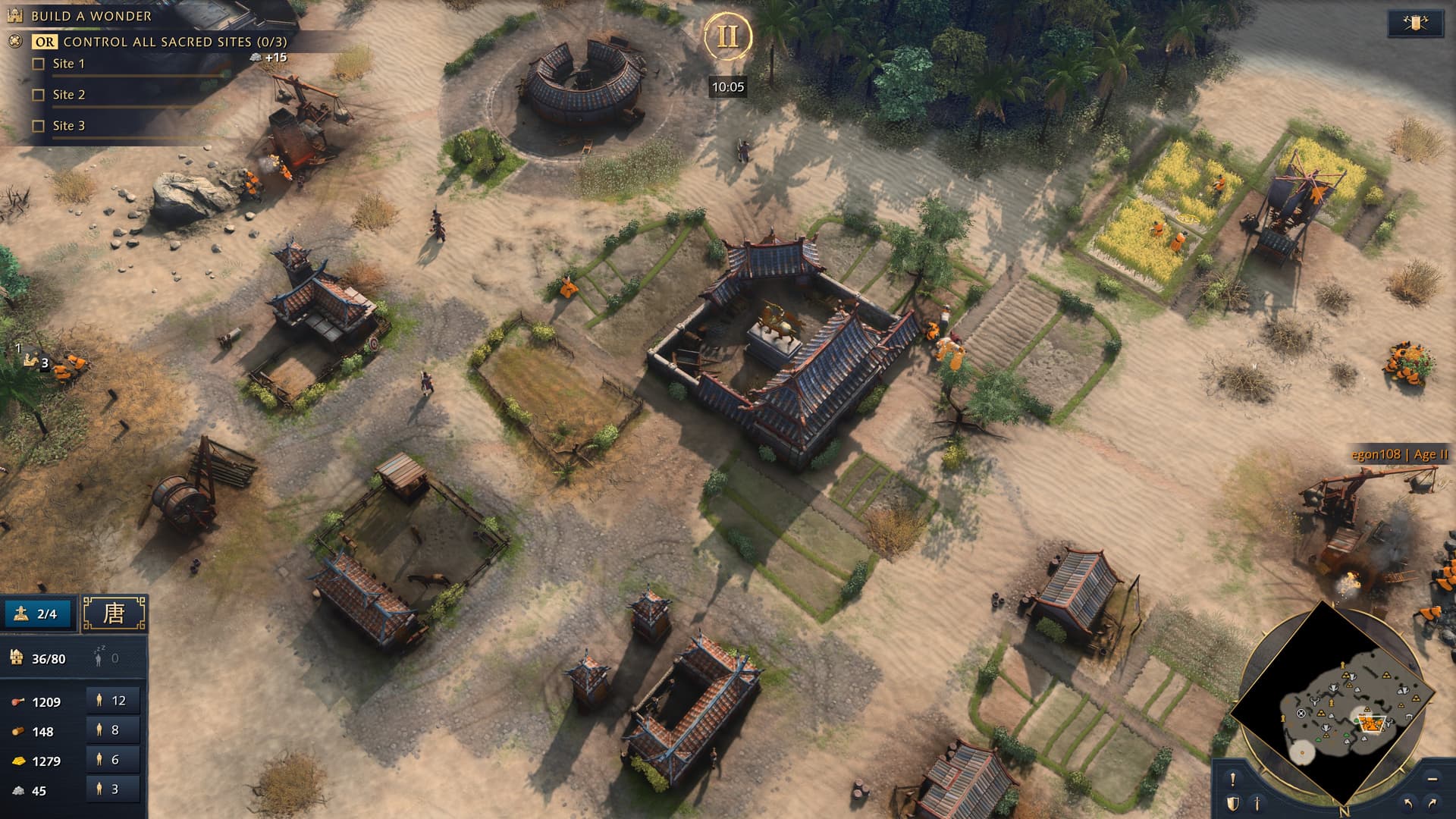Click the sword button beside the minimap
The width and height of the screenshot is (1456, 819).
click(1257, 802)
